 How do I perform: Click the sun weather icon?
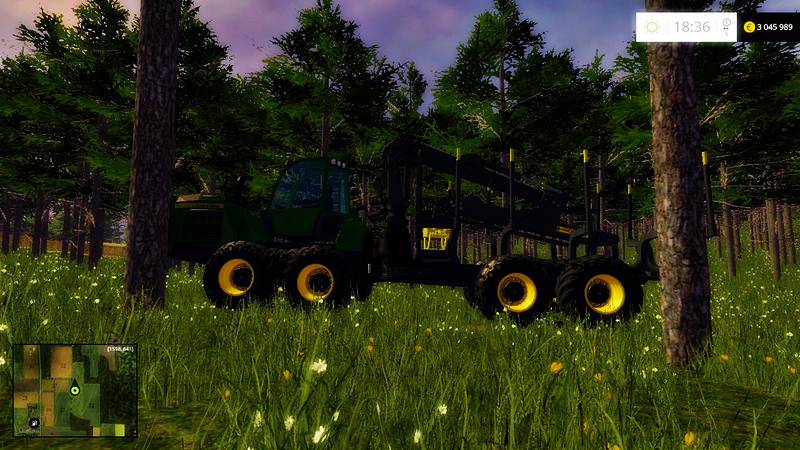(653, 27)
